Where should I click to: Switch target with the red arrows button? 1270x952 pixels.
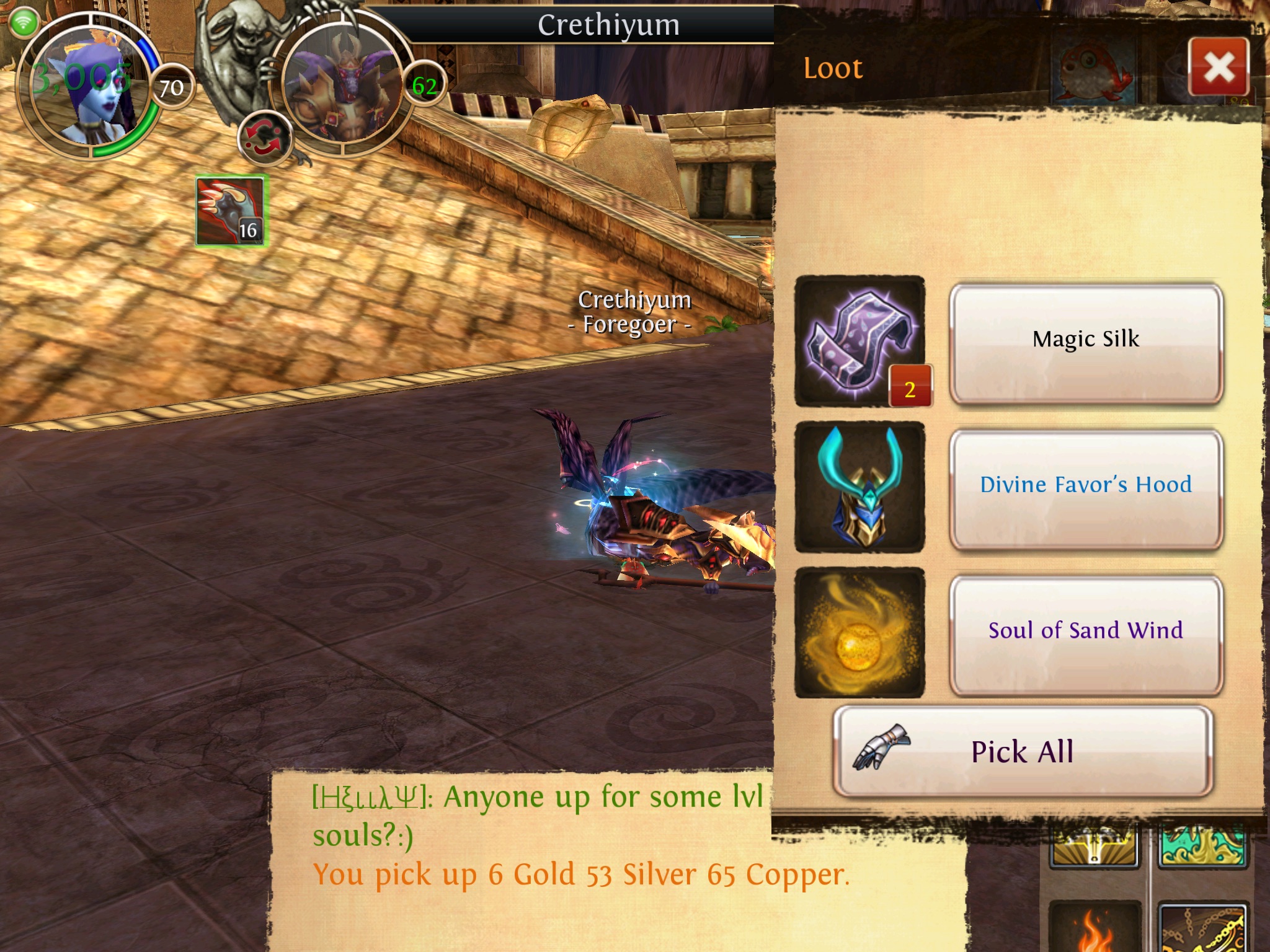pyautogui.click(x=264, y=138)
